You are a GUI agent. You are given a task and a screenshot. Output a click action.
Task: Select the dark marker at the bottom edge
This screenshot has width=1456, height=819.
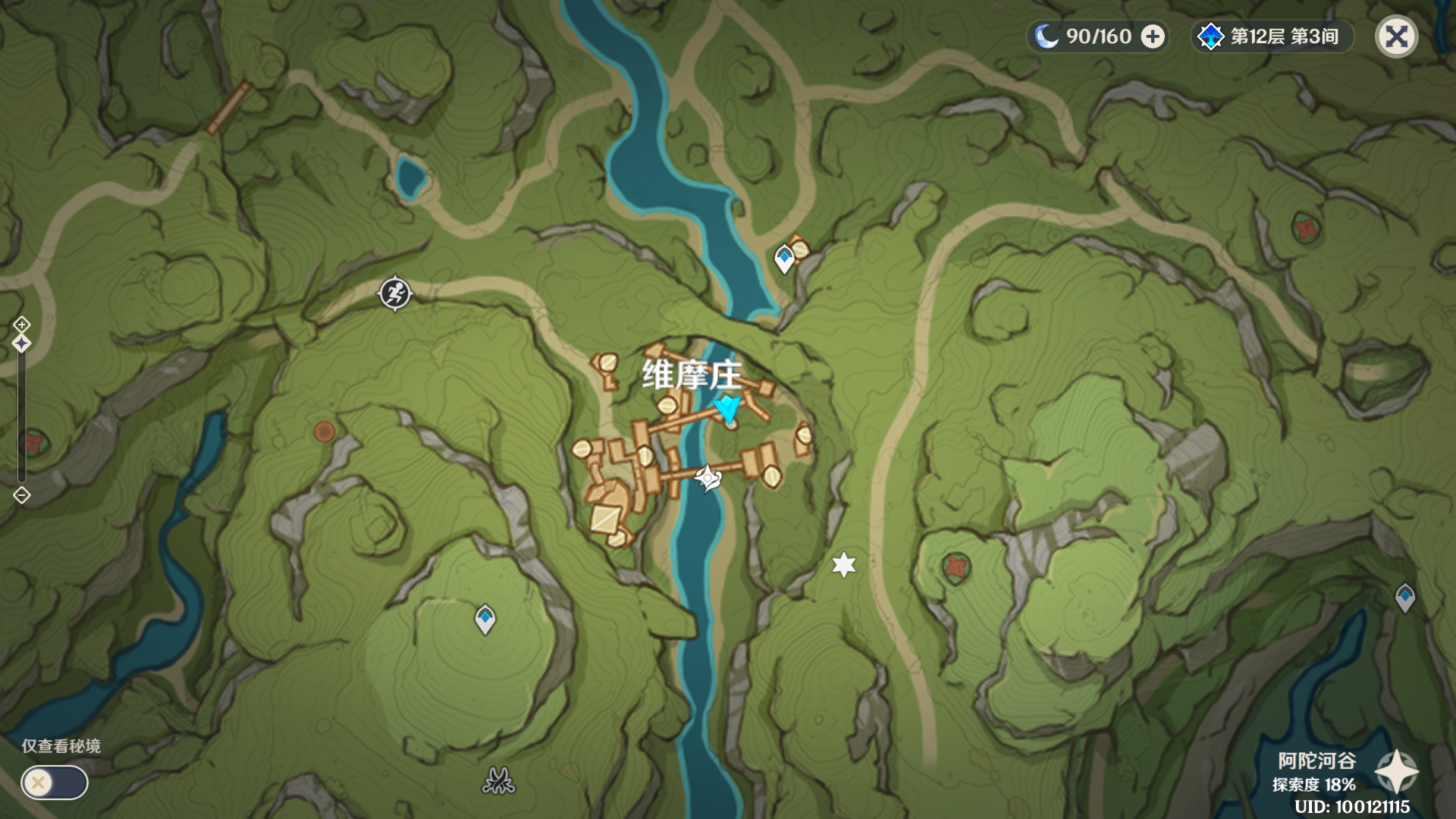coord(498,780)
